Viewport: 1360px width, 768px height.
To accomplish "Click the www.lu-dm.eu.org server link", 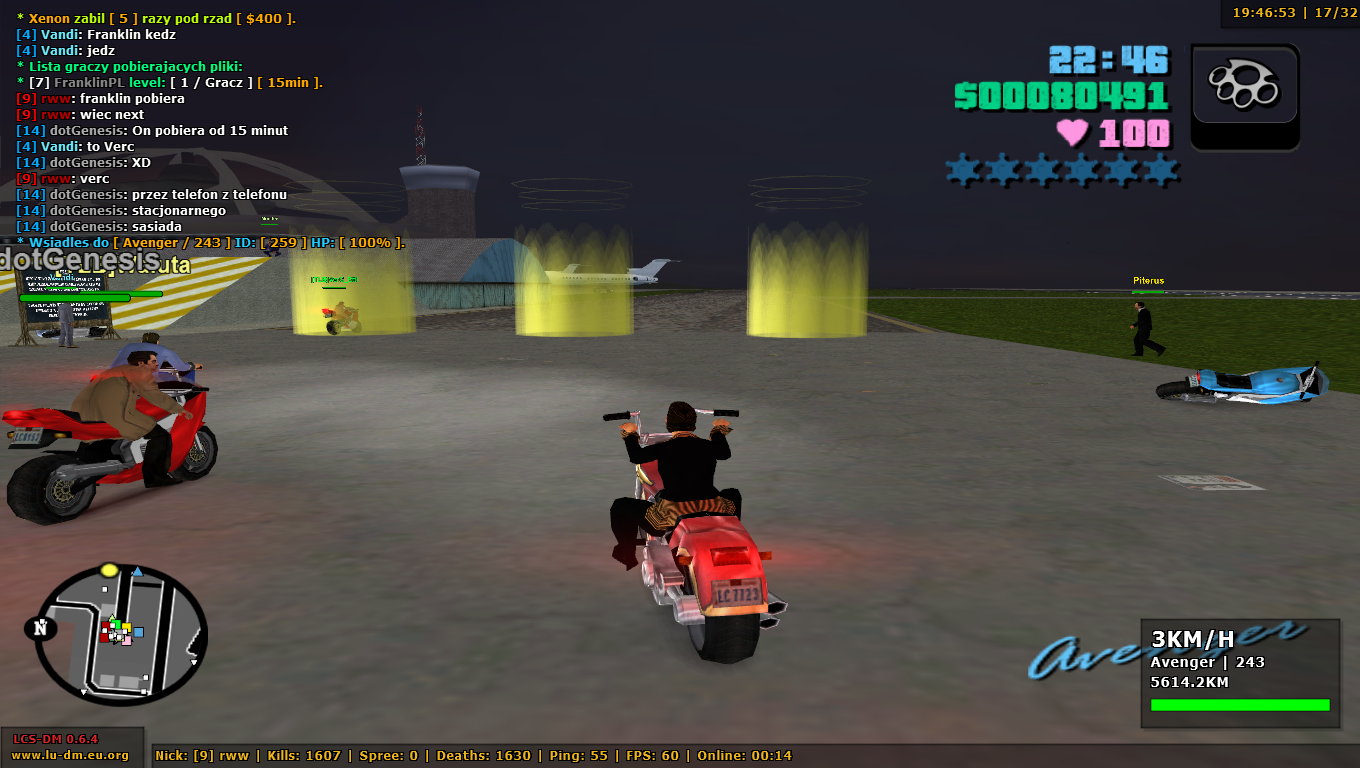I will tap(70, 755).
